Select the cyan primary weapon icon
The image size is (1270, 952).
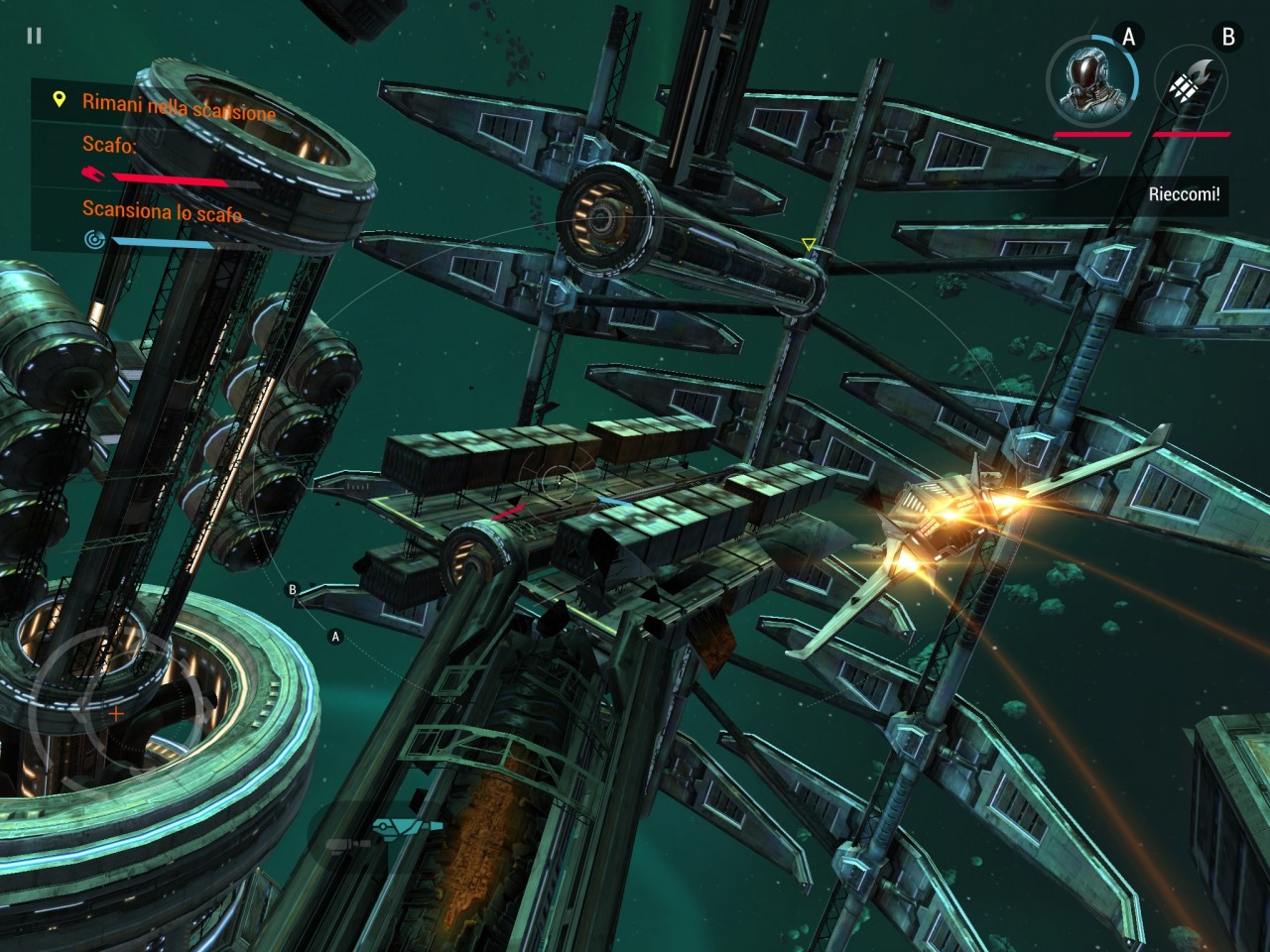pyautogui.click(x=409, y=825)
